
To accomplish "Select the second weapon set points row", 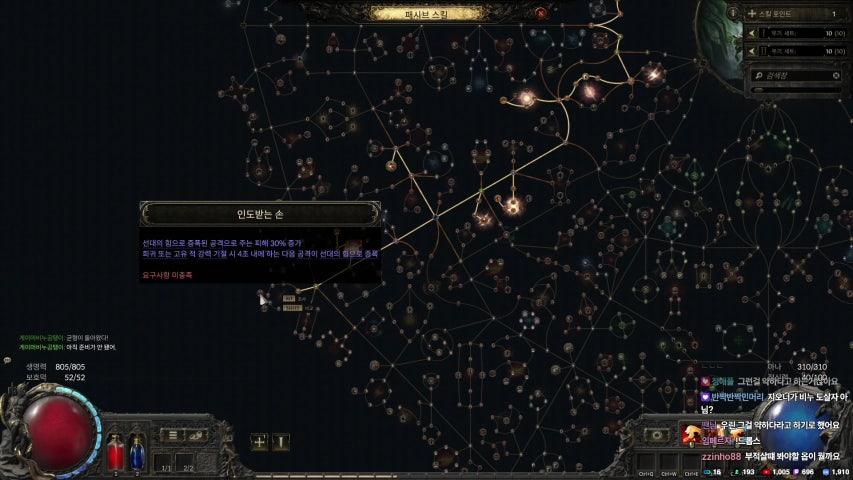I will [x=796, y=49].
